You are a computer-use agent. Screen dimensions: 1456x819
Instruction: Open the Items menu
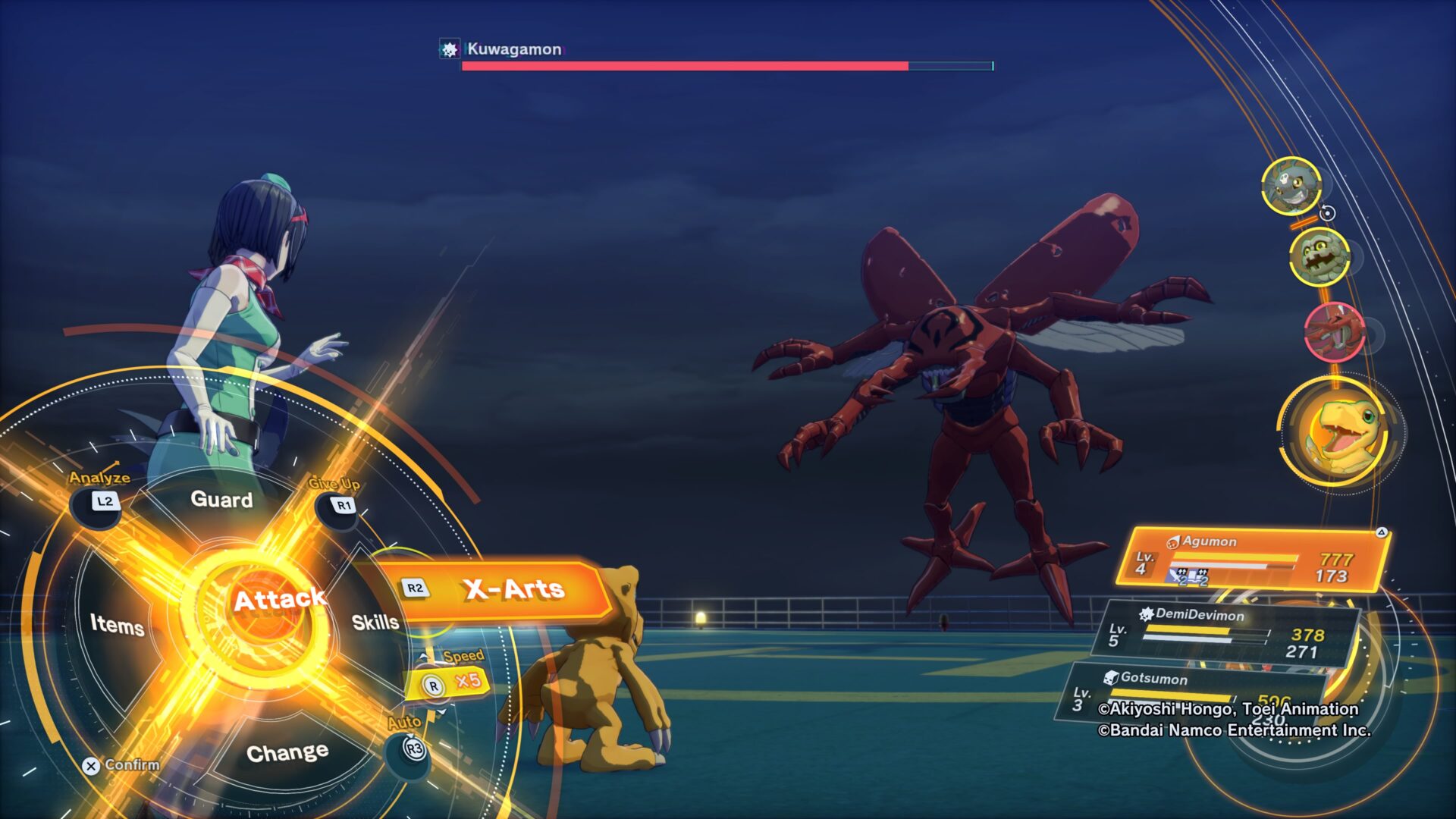tap(117, 625)
